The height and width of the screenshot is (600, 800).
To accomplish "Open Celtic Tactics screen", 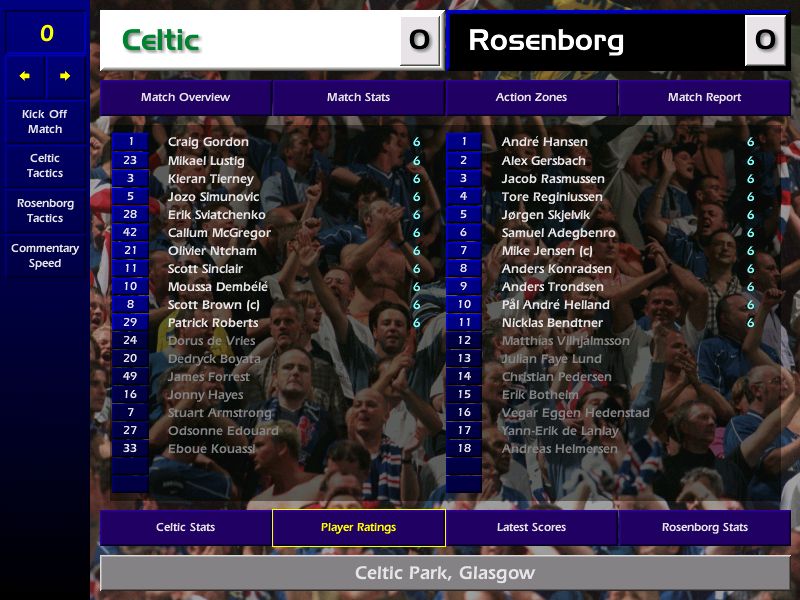I will (45, 166).
